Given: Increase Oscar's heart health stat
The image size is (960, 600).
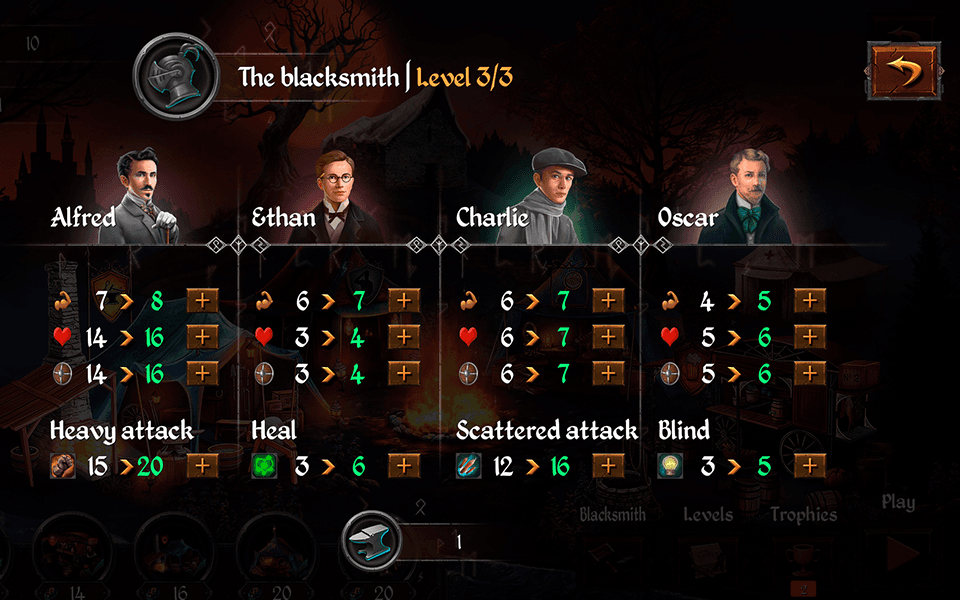Looking at the screenshot, I should [810, 337].
